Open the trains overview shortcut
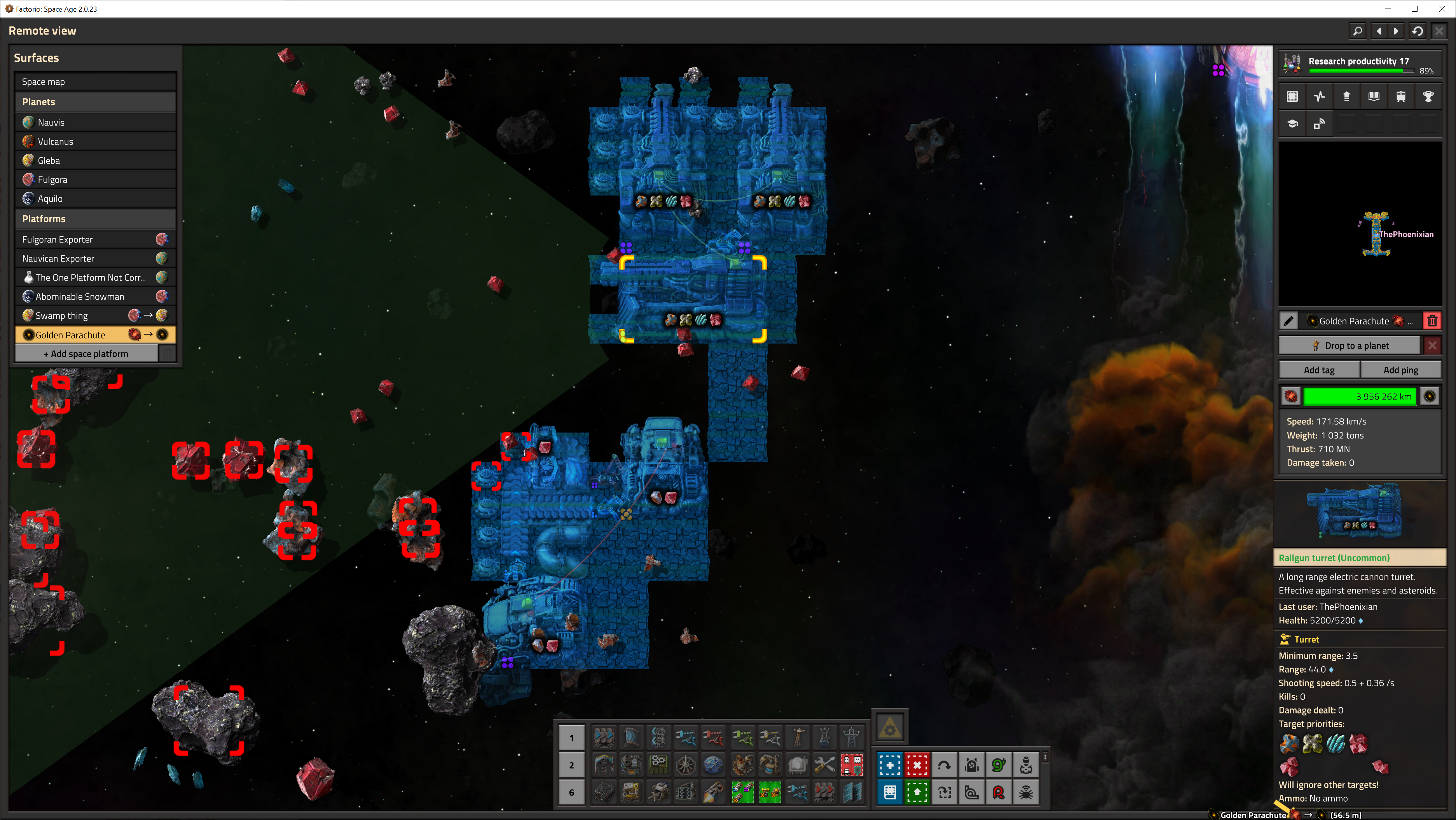 [x=1400, y=97]
